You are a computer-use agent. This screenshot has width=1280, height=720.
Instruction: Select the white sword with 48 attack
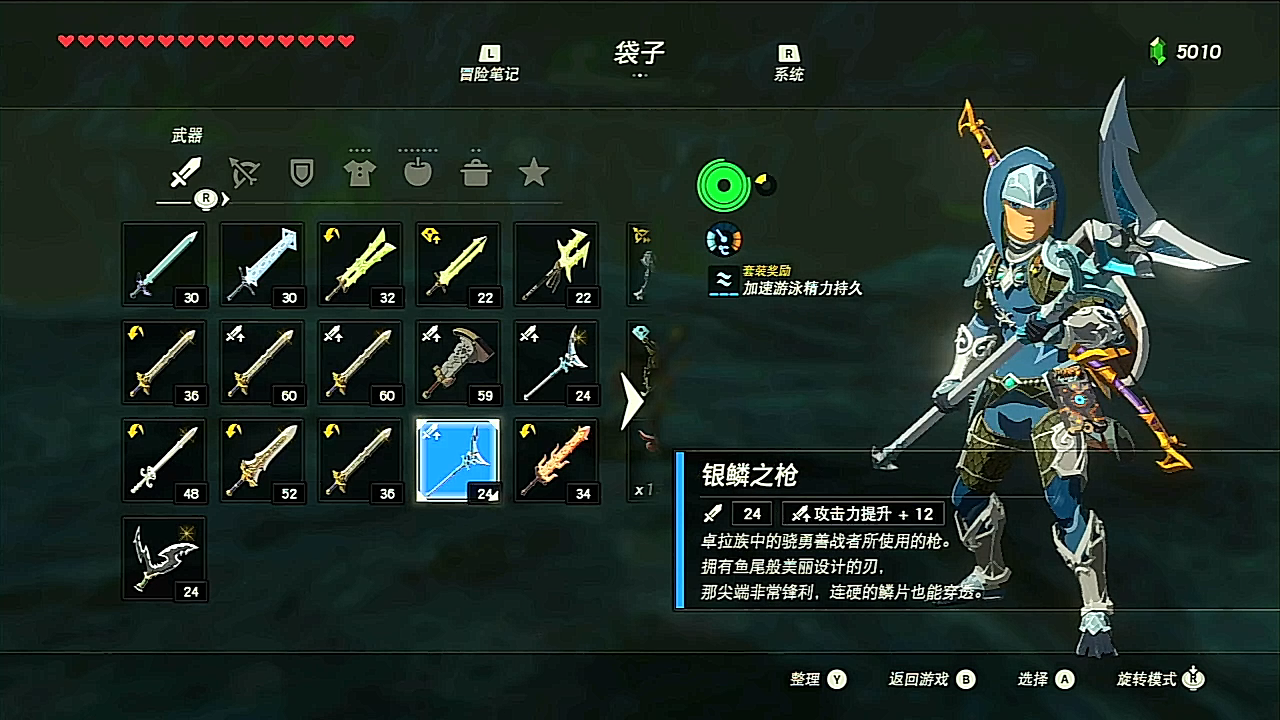click(164, 460)
